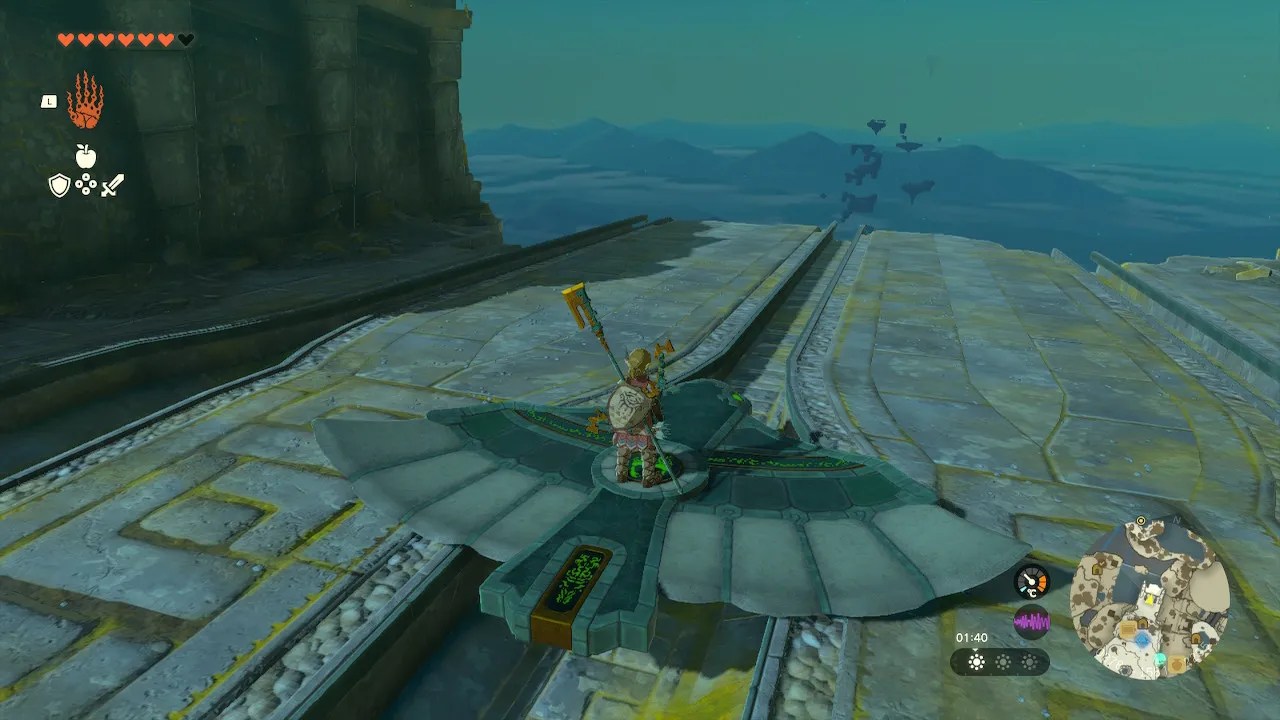Select the flame-hand ability icon
This screenshot has height=720, width=1280.
pos(87,100)
